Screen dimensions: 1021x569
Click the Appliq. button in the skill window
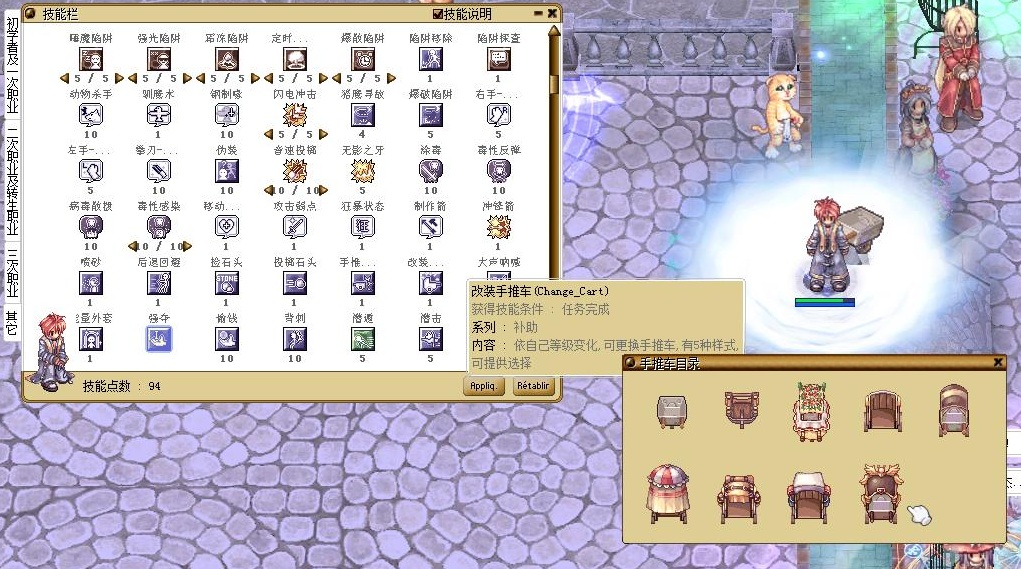(483, 386)
